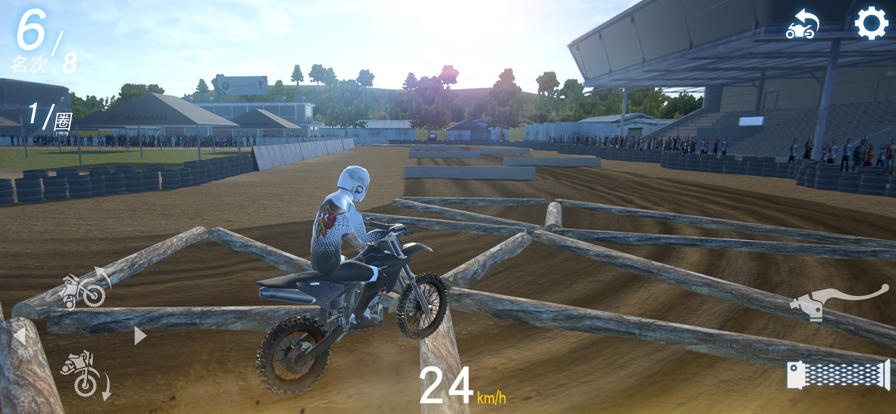Viewport: 896px width, 414px height.
Task: Tap the lean-back wheelie bike icon
Action: pos(85,288)
